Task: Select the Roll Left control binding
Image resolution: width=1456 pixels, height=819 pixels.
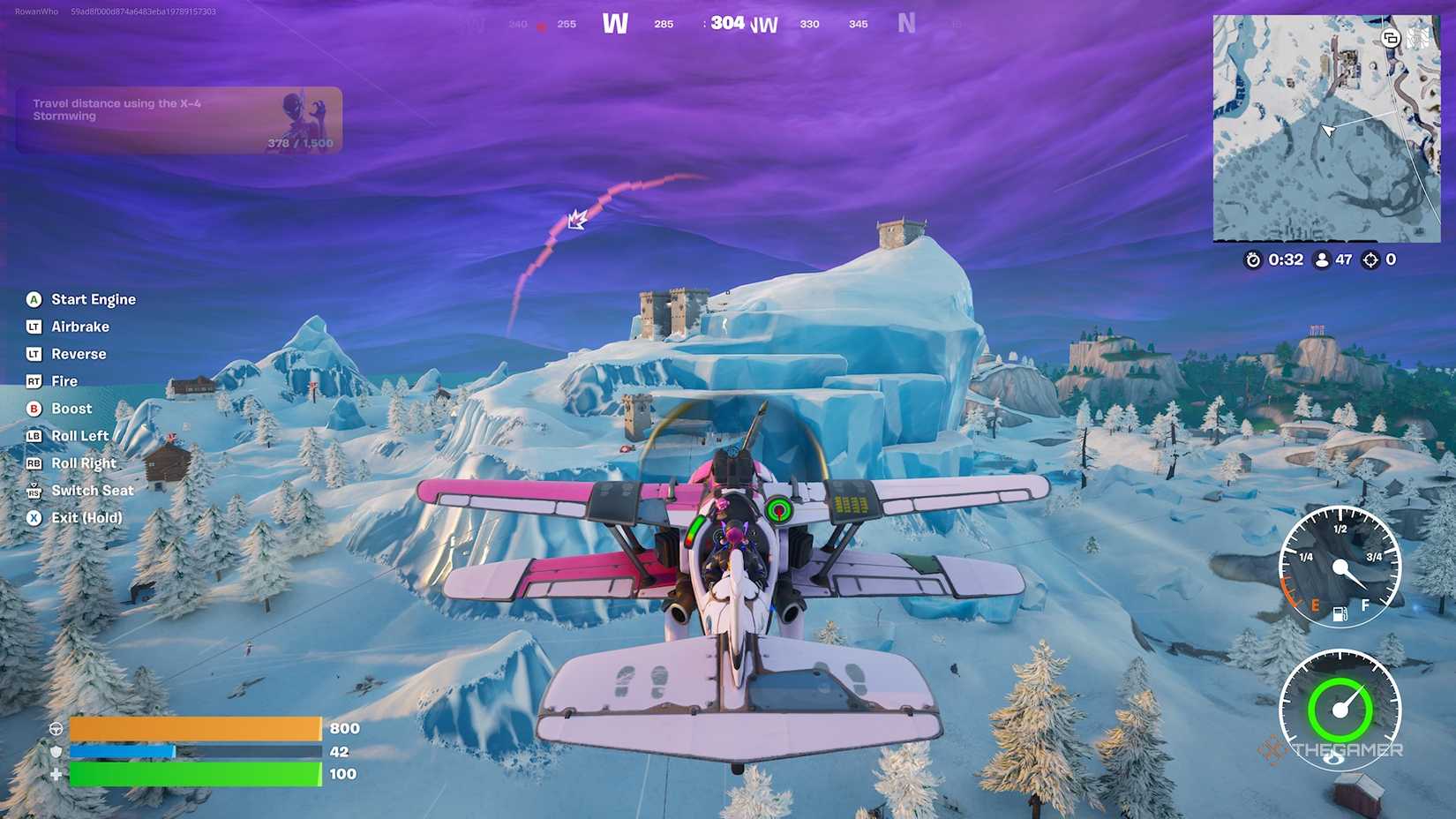Action: tap(34, 436)
